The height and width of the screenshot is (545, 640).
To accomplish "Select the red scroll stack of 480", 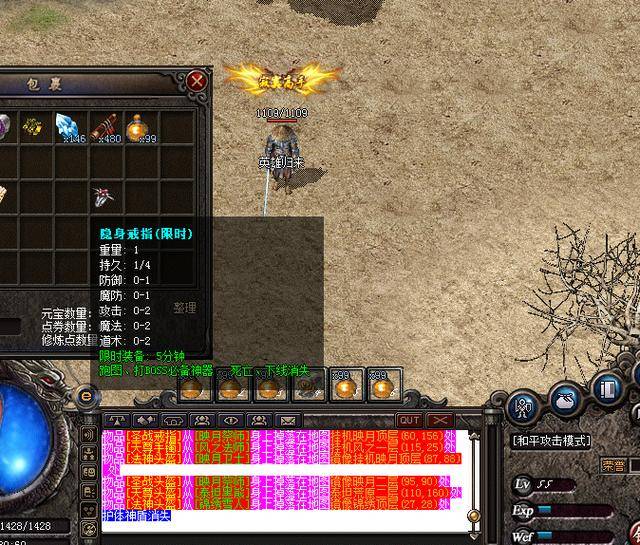I will [105, 126].
